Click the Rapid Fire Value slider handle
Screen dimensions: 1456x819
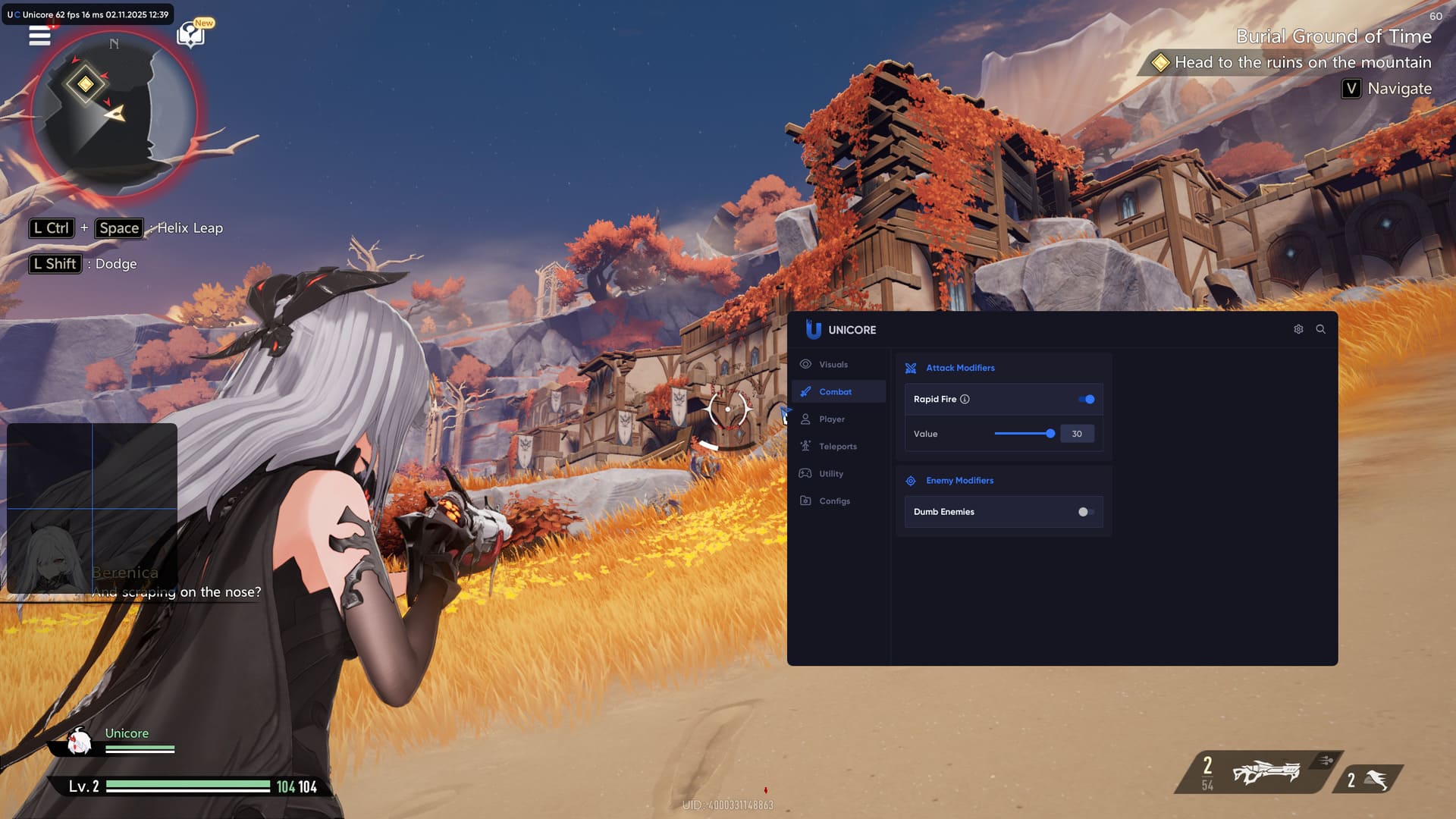(1050, 434)
